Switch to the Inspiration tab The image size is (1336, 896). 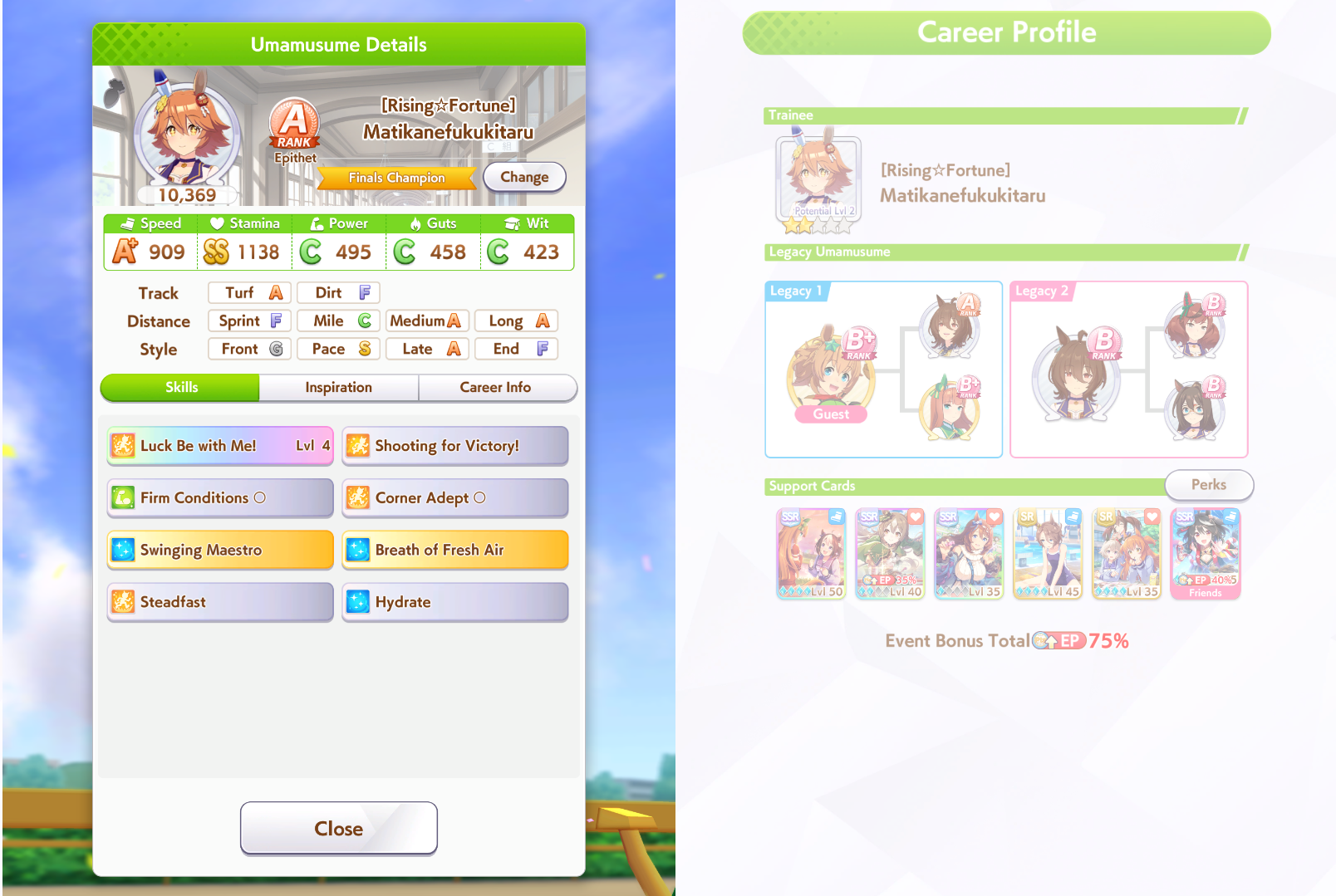pyautogui.click(x=337, y=387)
